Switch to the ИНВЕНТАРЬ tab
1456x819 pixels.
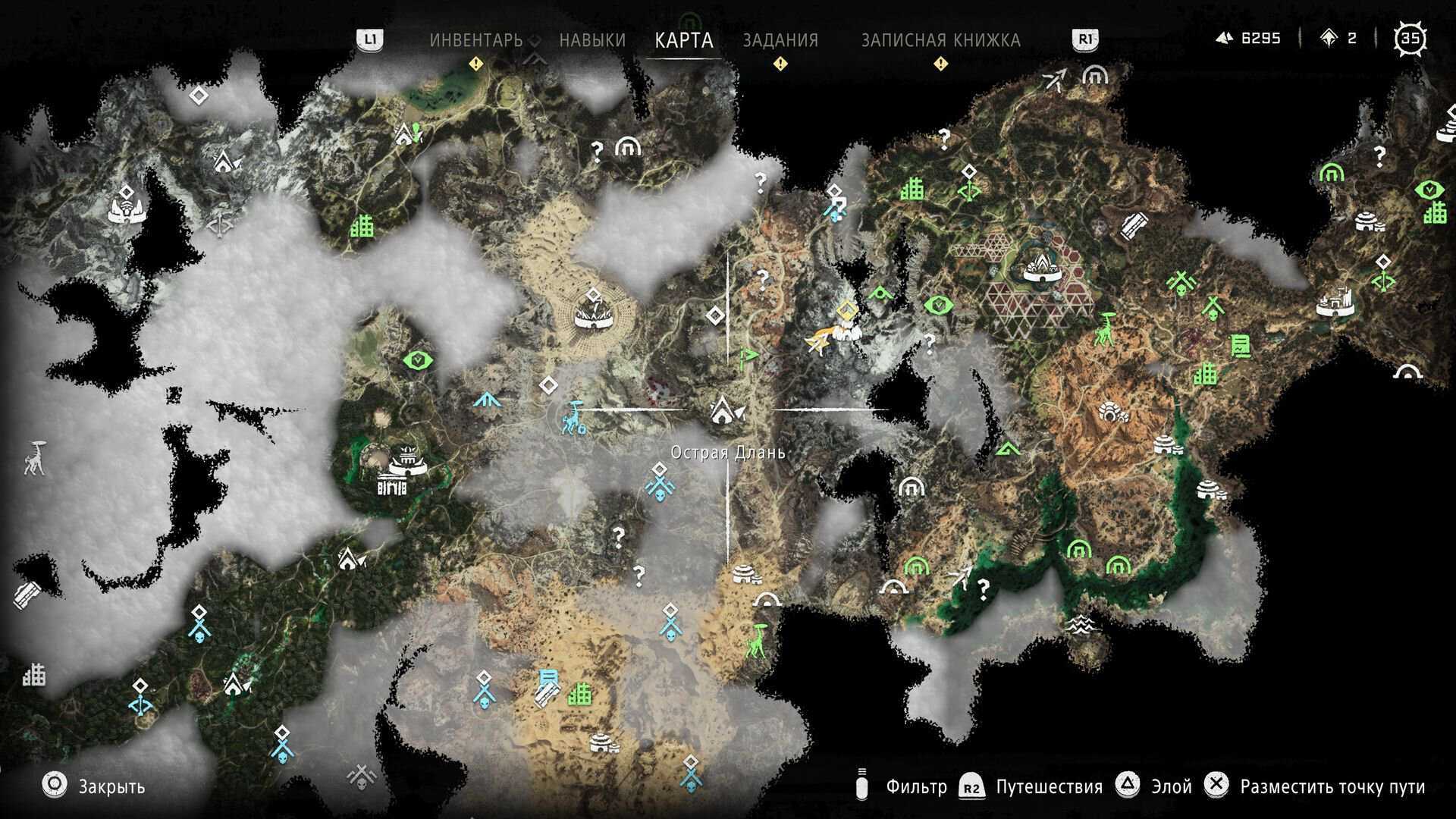click(476, 40)
